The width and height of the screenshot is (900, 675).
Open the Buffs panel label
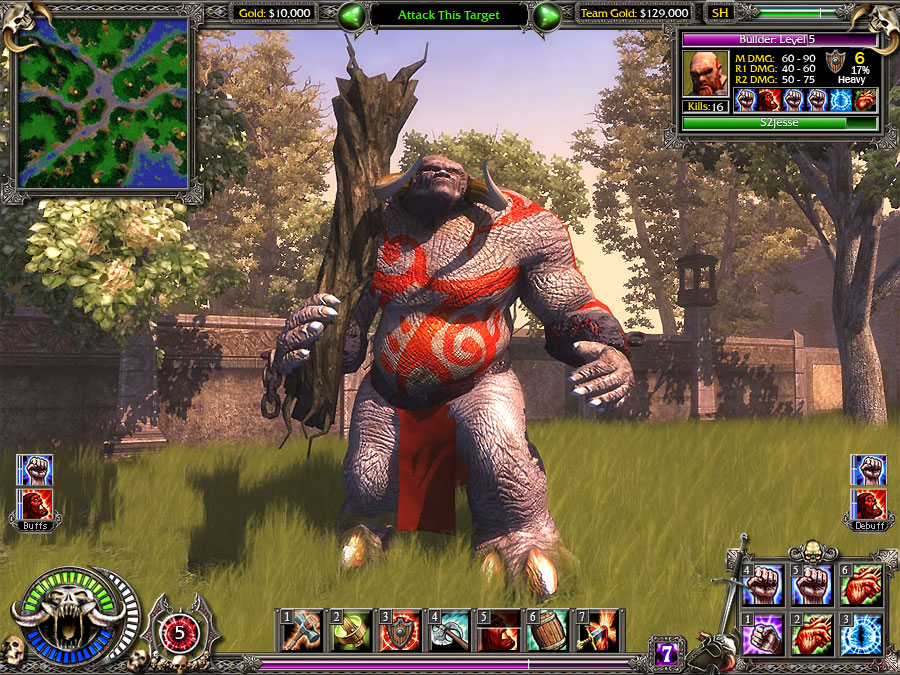[35, 524]
